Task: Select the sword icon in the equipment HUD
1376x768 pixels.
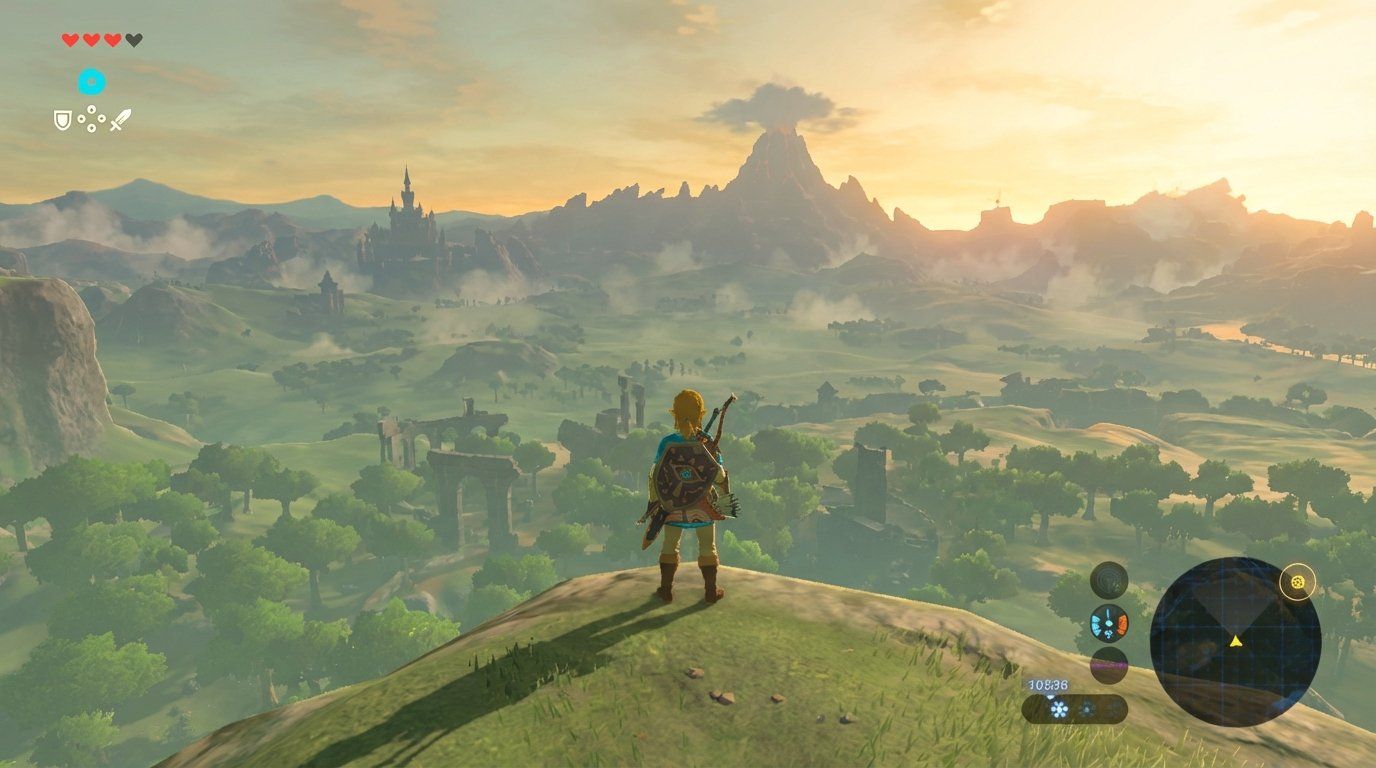Action: click(121, 119)
